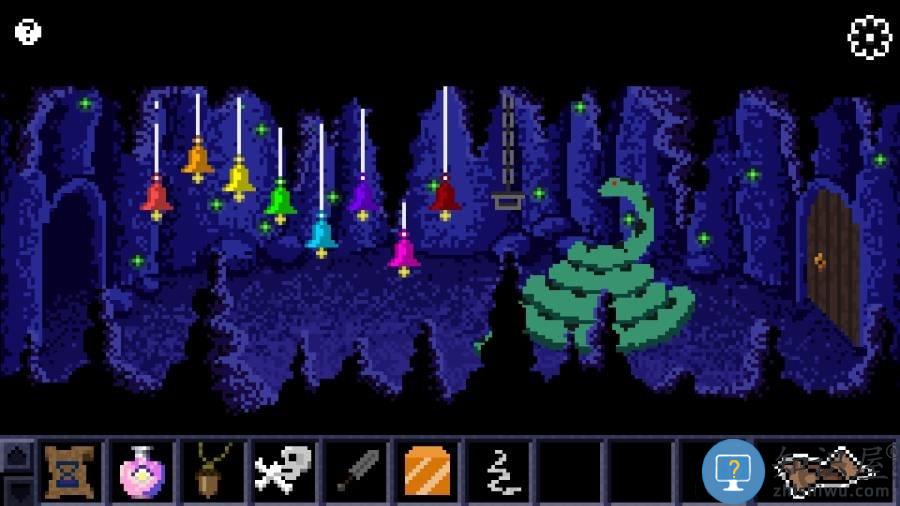Pick the orange block item
This screenshot has width=900, height=506.
tap(427, 471)
